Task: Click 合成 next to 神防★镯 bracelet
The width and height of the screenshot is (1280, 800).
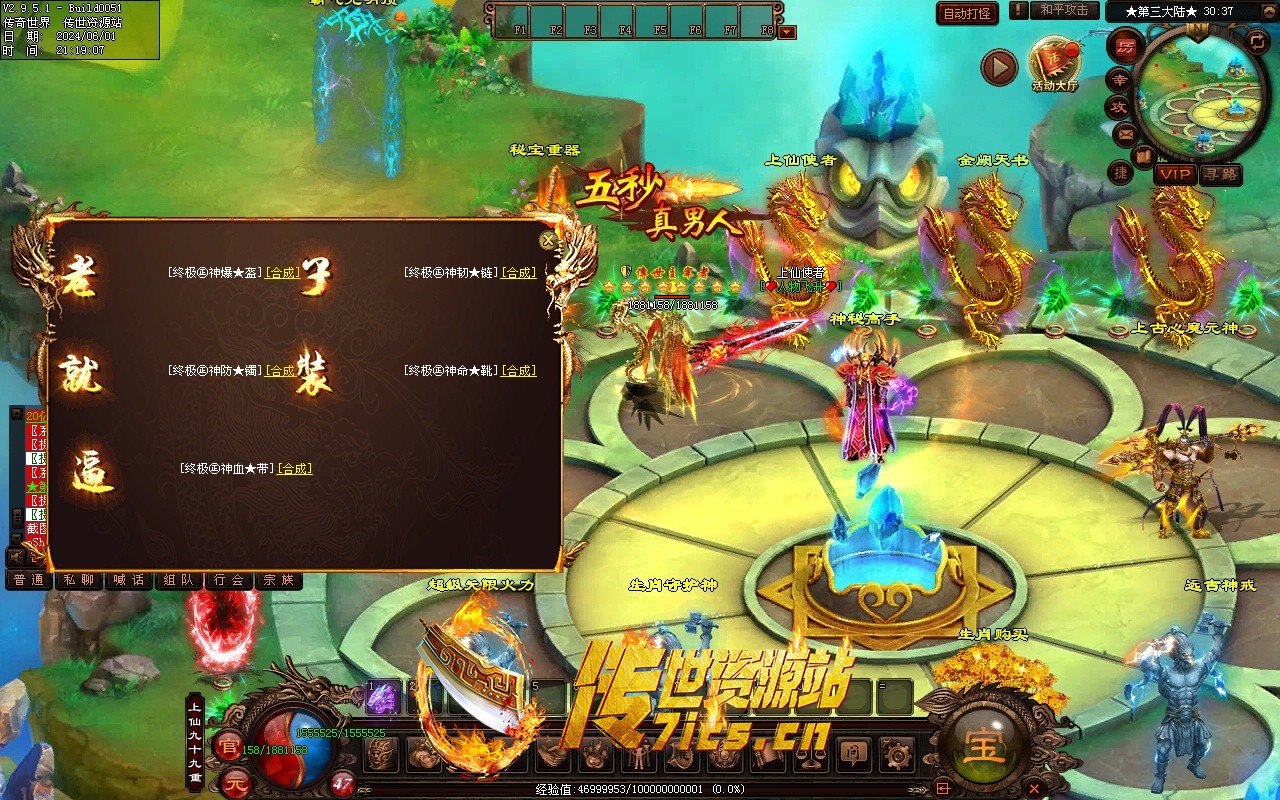Action: point(281,370)
